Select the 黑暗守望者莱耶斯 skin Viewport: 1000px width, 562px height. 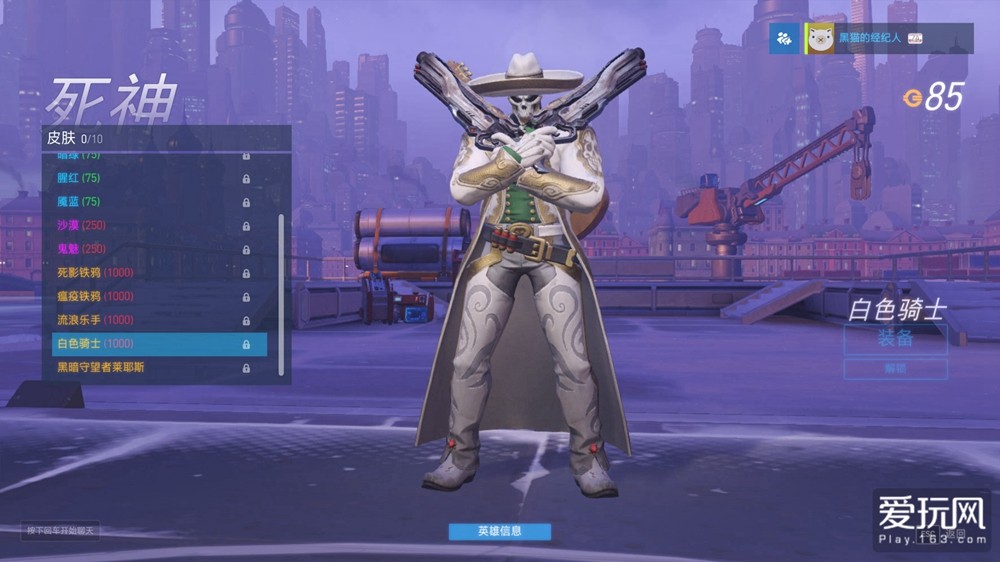[x=150, y=368]
